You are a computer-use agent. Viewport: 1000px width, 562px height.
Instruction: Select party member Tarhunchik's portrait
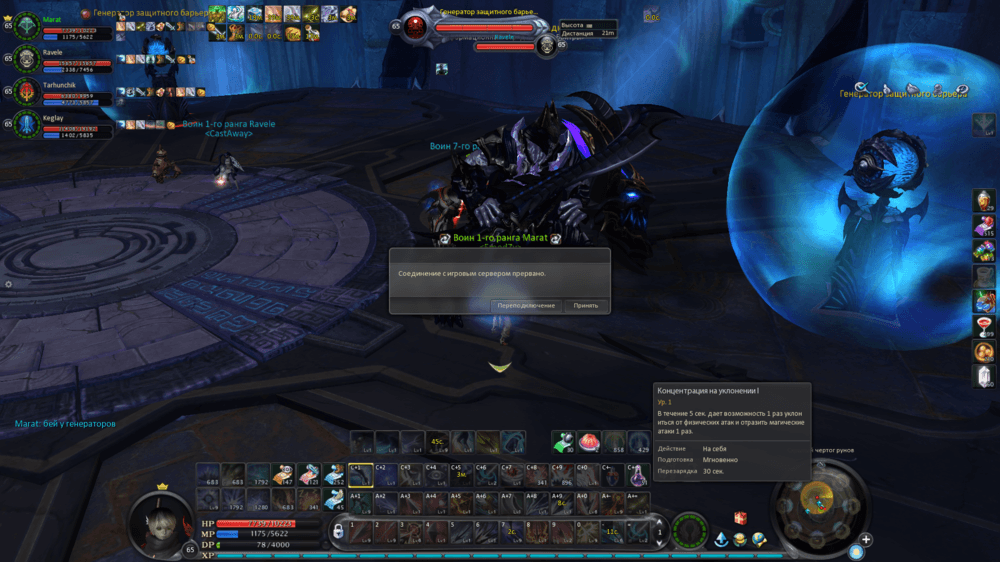[27, 92]
